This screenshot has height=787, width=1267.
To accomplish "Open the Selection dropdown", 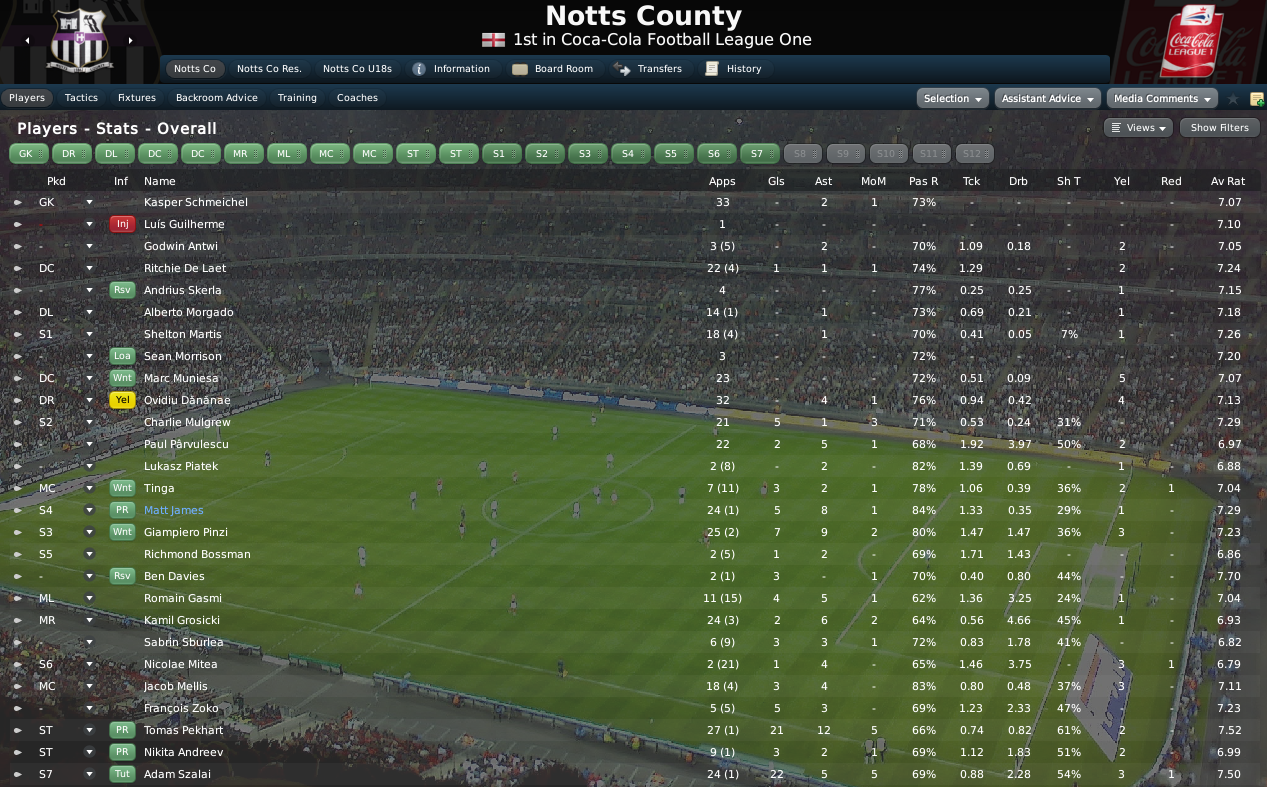I will (952, 98).
